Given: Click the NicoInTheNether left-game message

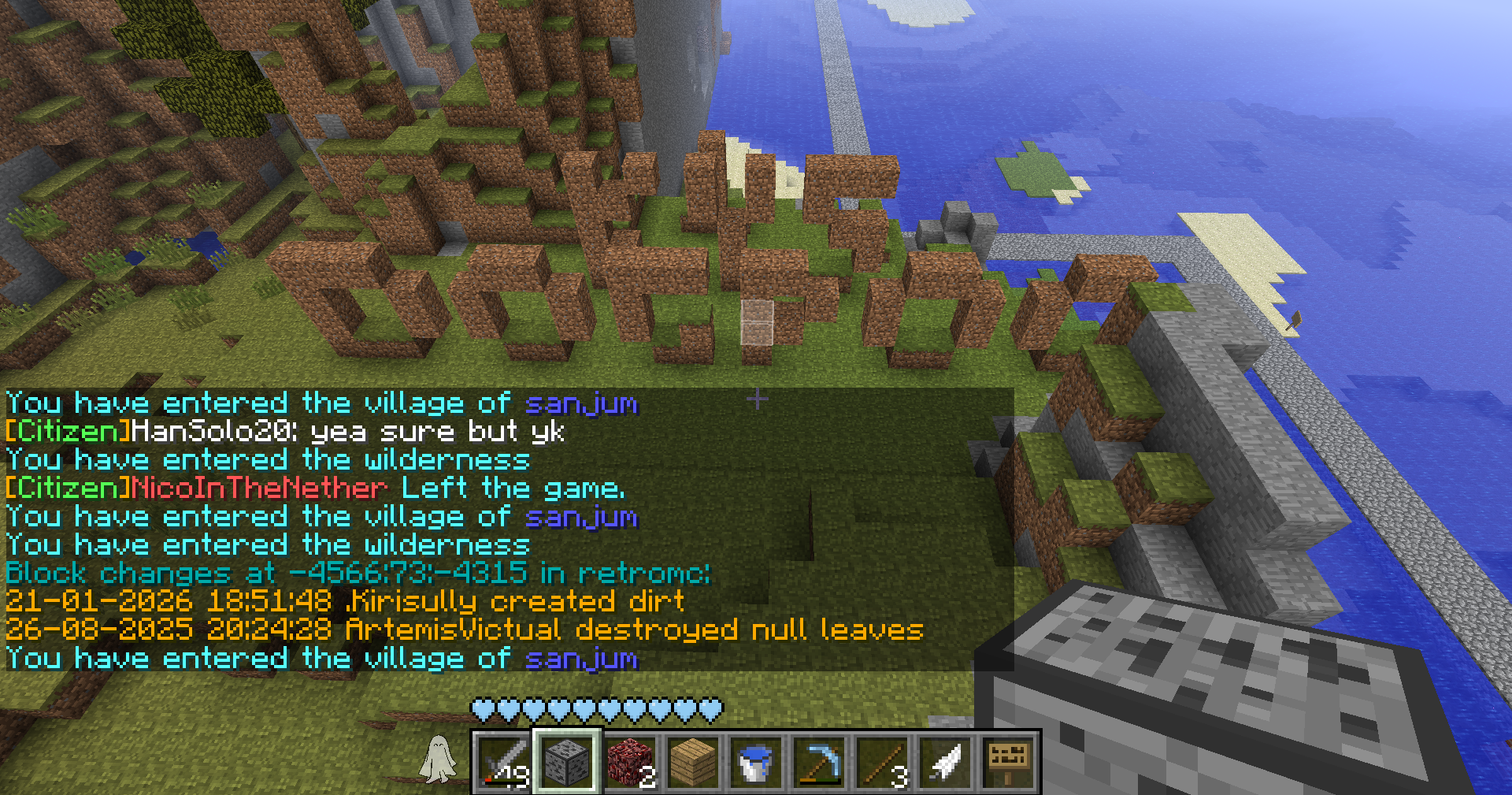Looking at the screenshot, I should (x=315, y=489).
